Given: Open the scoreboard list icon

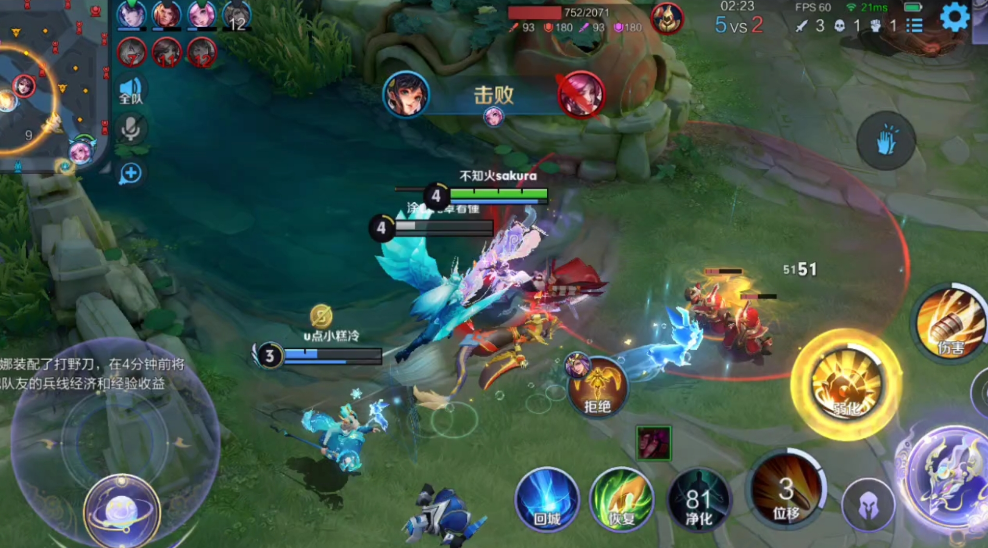Looking at the screenshot, I should pyautogui.click(x=914, y=24).
